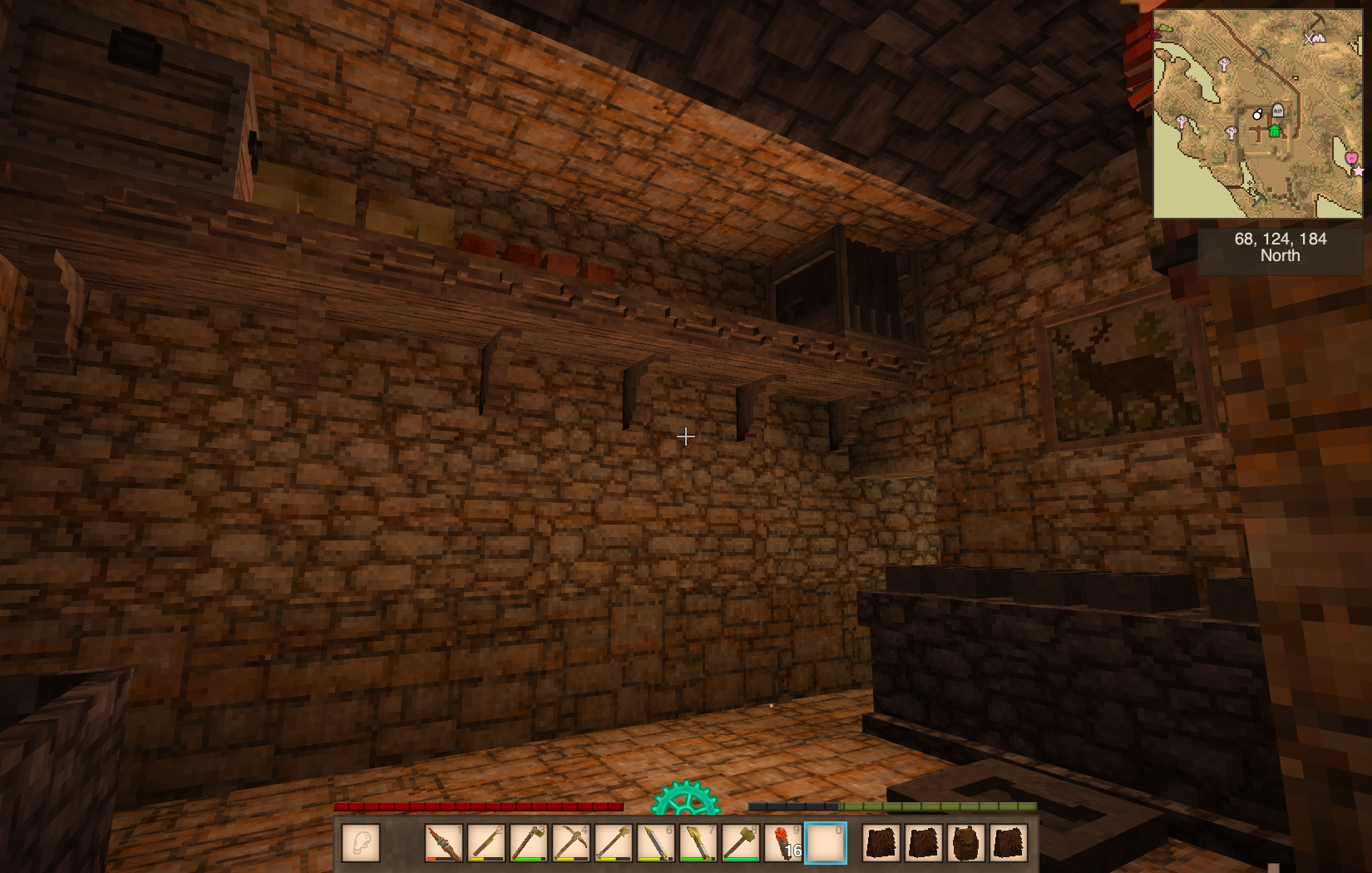This screenshot has width=1372, height=873.
Task: Click the empty offhand slot
Action: (x=361, y=843)
